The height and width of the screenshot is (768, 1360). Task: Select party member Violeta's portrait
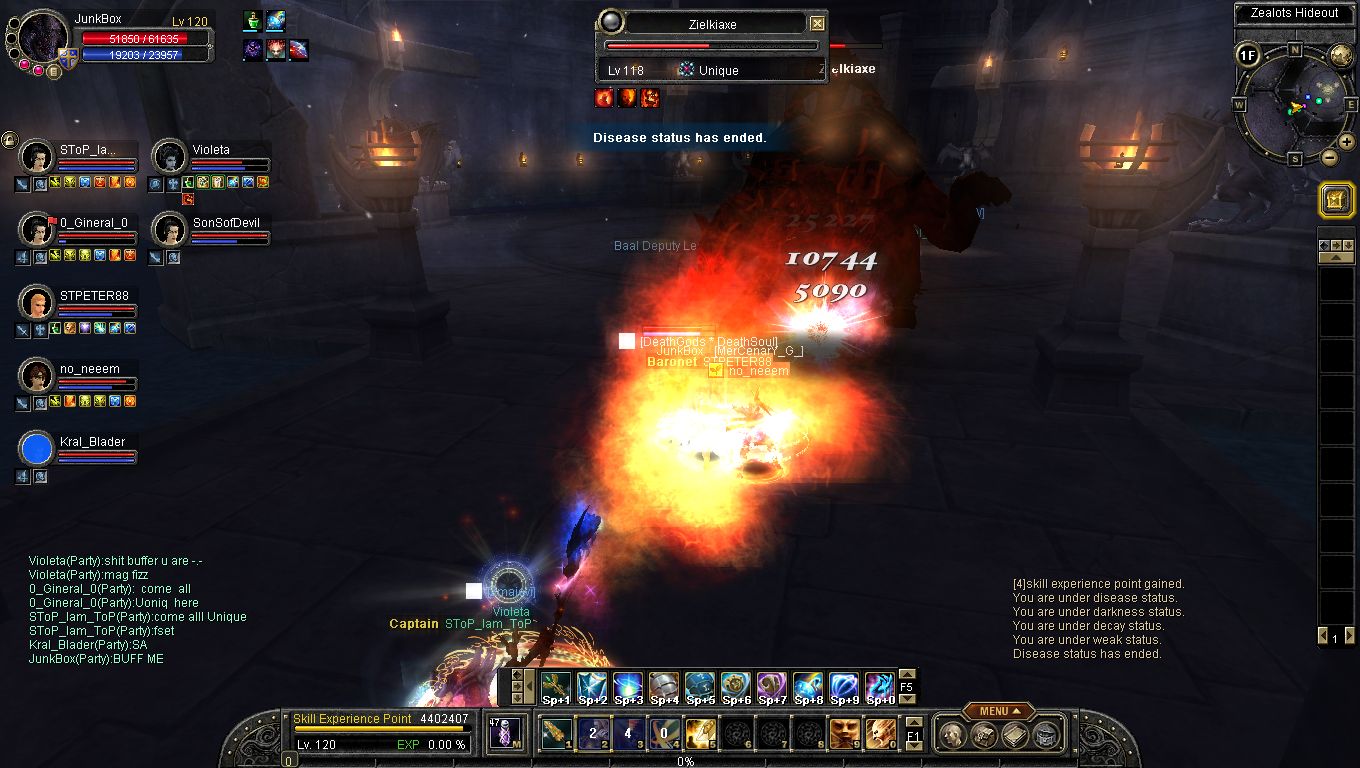pyautogui.click(x=169, y=157)
